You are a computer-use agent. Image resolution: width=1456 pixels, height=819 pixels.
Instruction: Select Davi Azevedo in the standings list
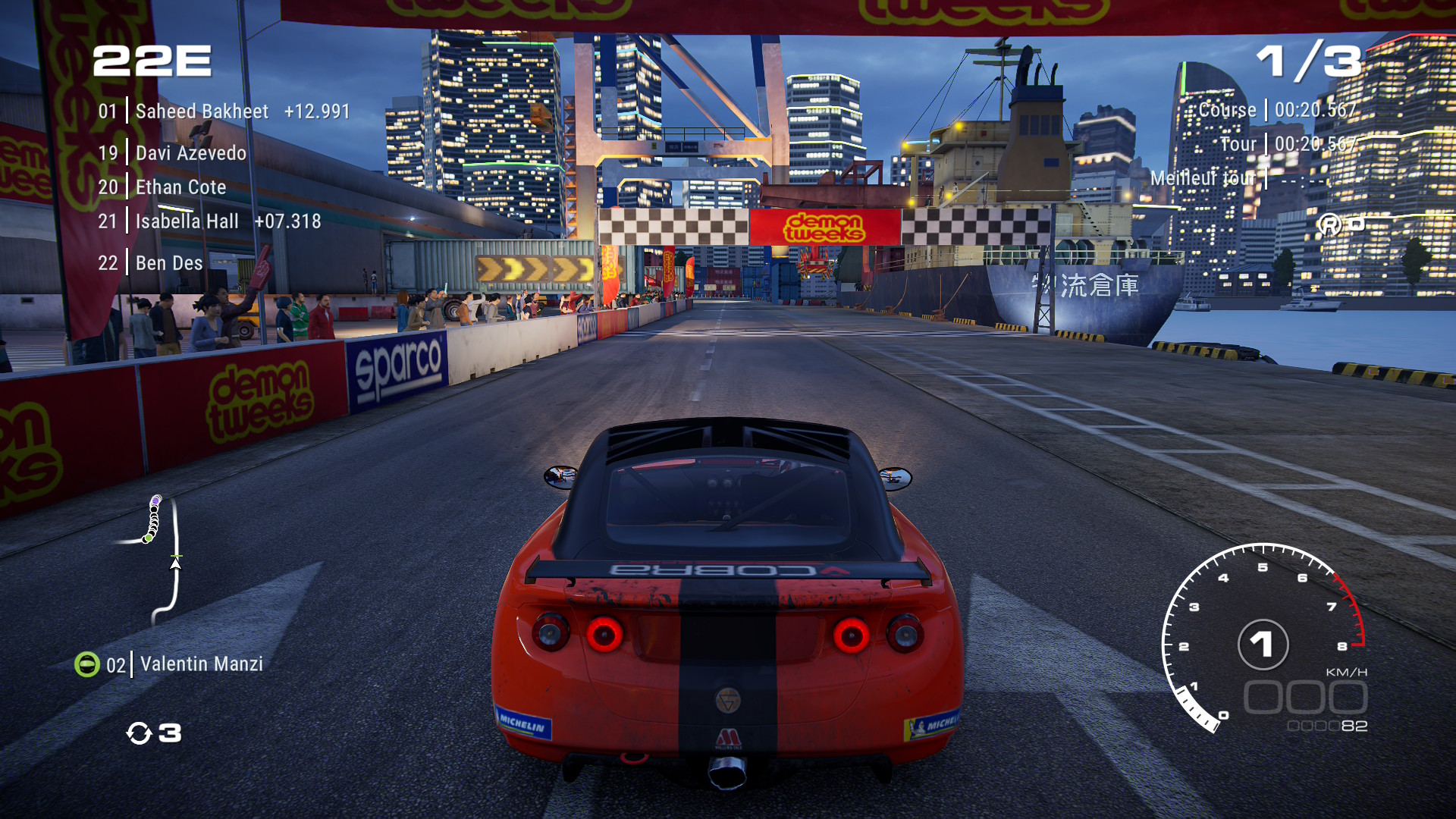tap(190, 152)
